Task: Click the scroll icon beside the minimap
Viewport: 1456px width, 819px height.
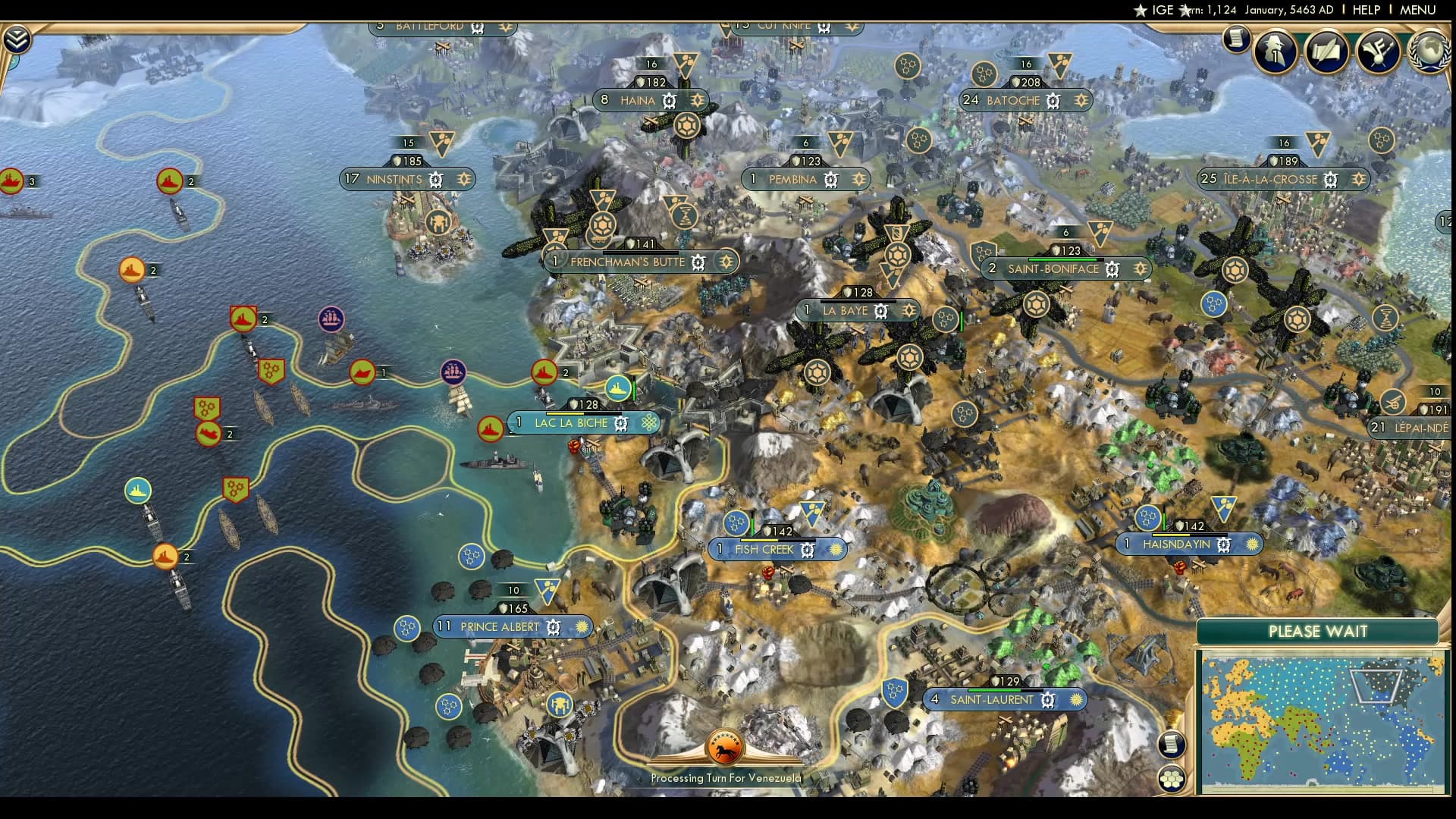Action: point(1172,744)
